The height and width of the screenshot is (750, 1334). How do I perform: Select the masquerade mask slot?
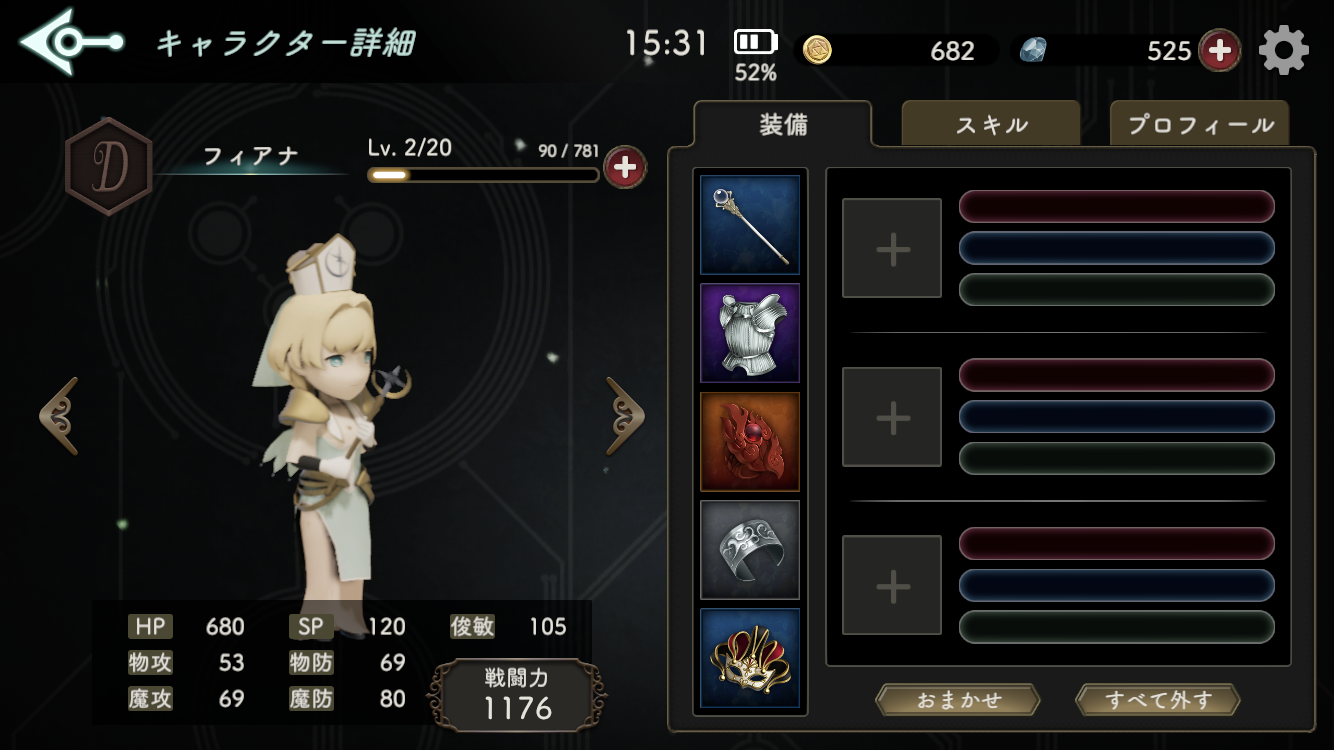coord(750,657)
